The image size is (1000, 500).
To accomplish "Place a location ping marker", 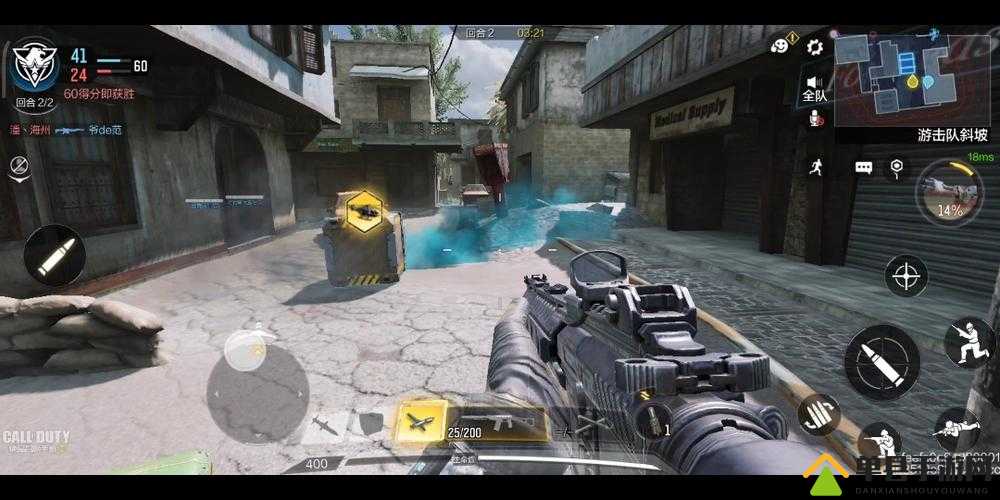I will [897, 167].
